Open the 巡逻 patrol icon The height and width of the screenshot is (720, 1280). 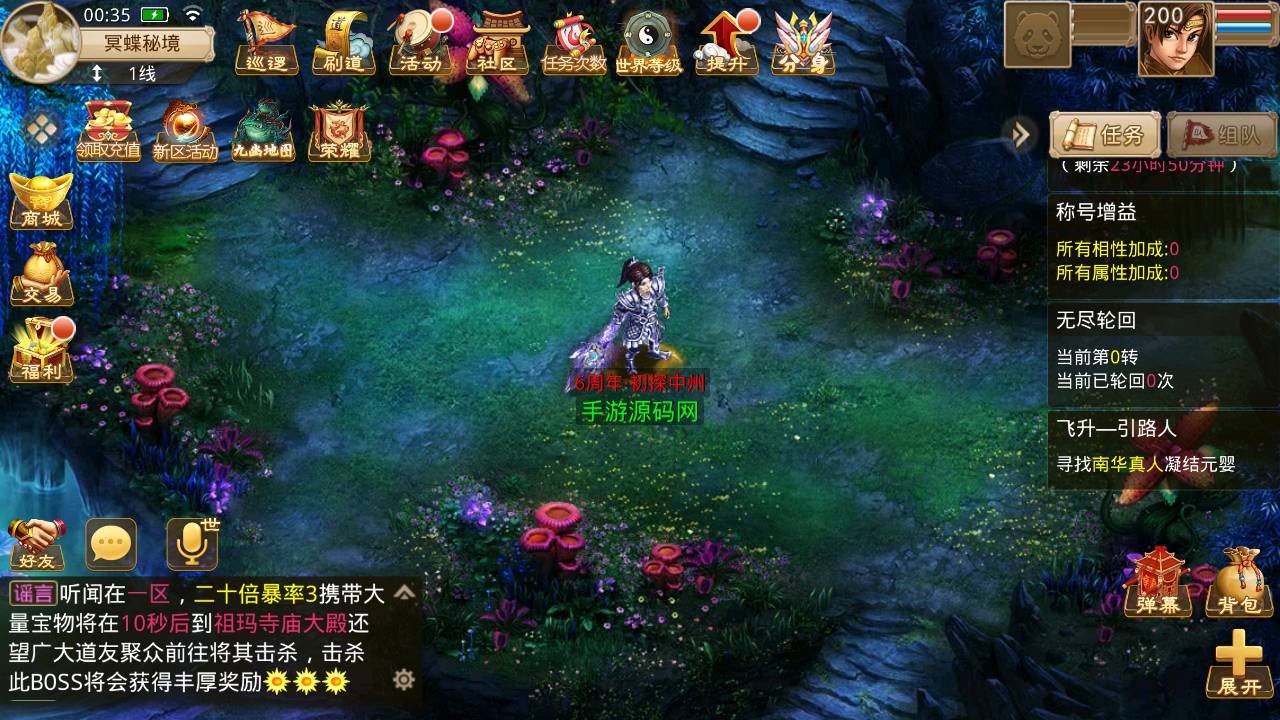click(x=266, y=43)
